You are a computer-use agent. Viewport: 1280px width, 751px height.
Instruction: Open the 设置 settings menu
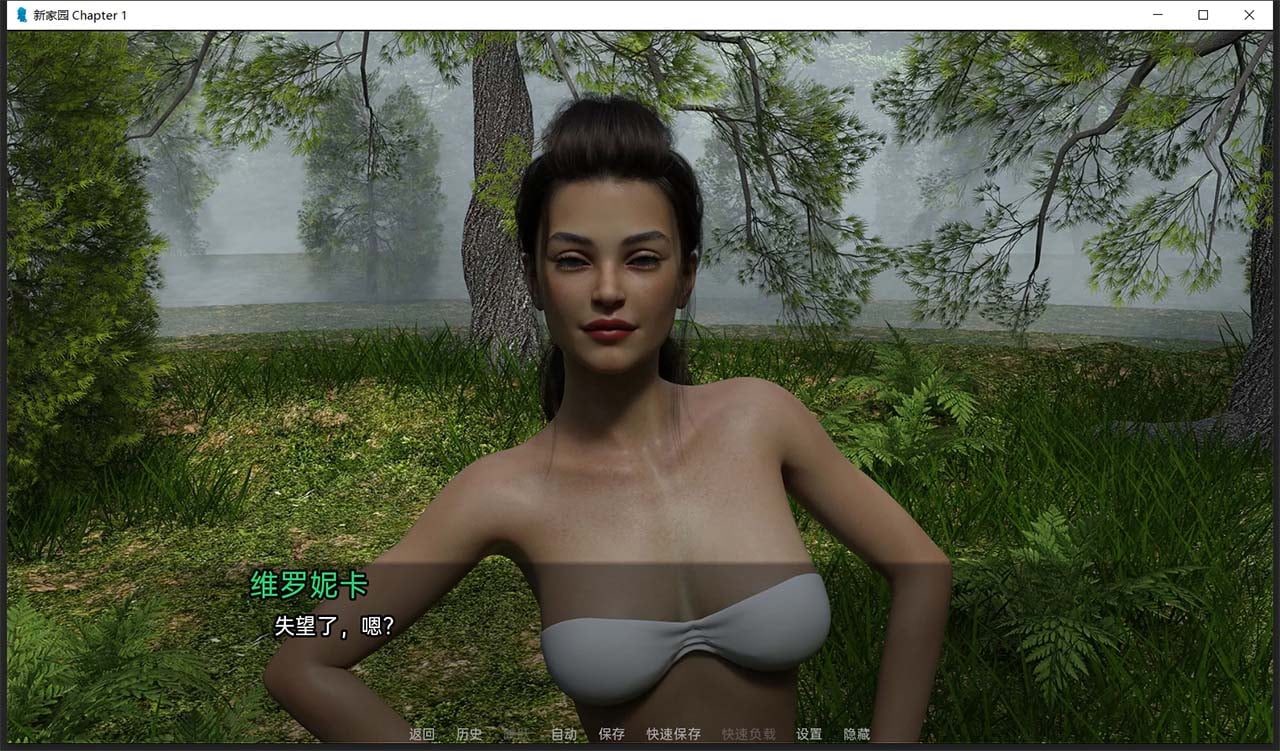809,734
